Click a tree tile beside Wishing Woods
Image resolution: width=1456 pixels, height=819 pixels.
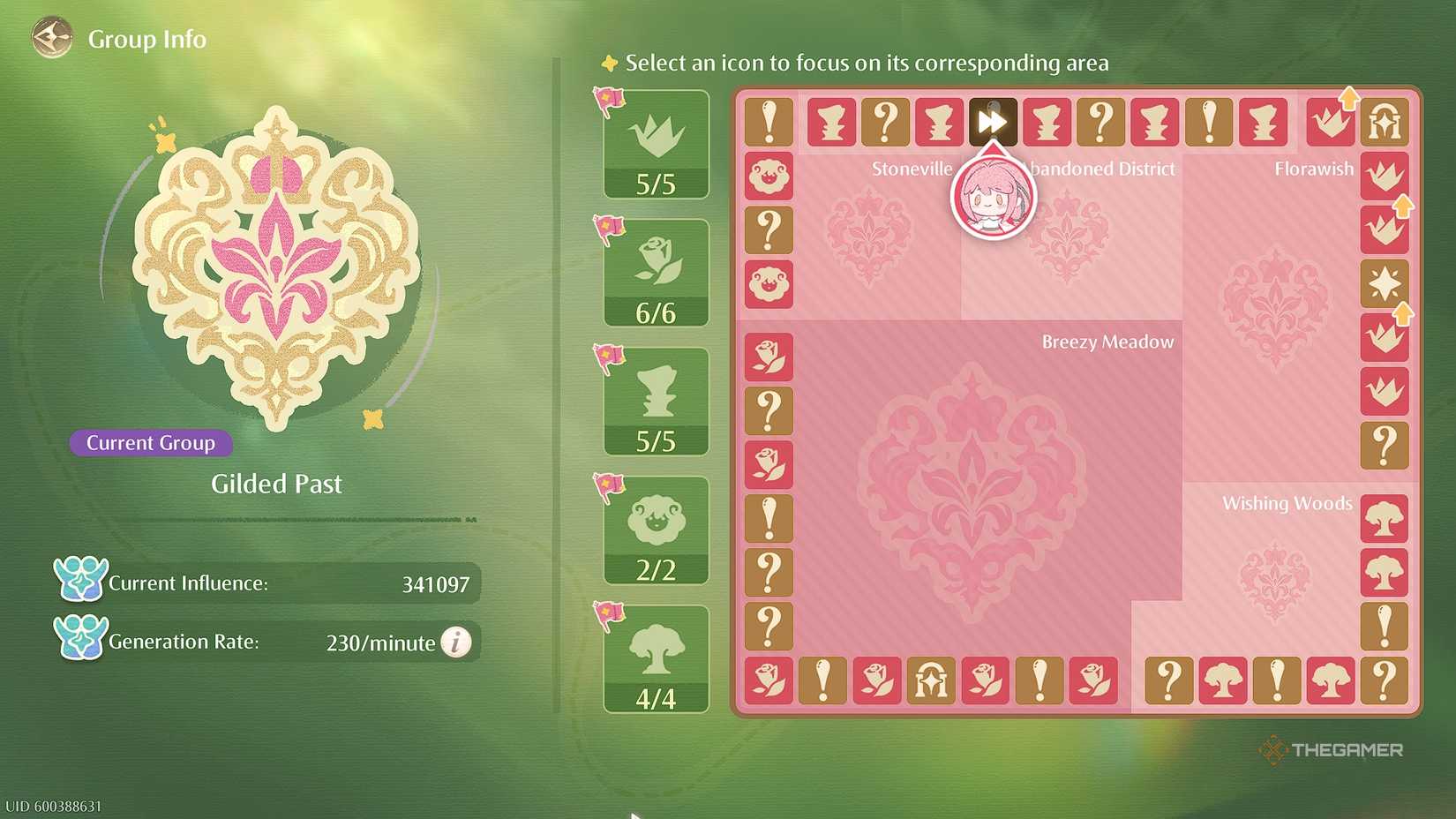(x=1385, y=519)
